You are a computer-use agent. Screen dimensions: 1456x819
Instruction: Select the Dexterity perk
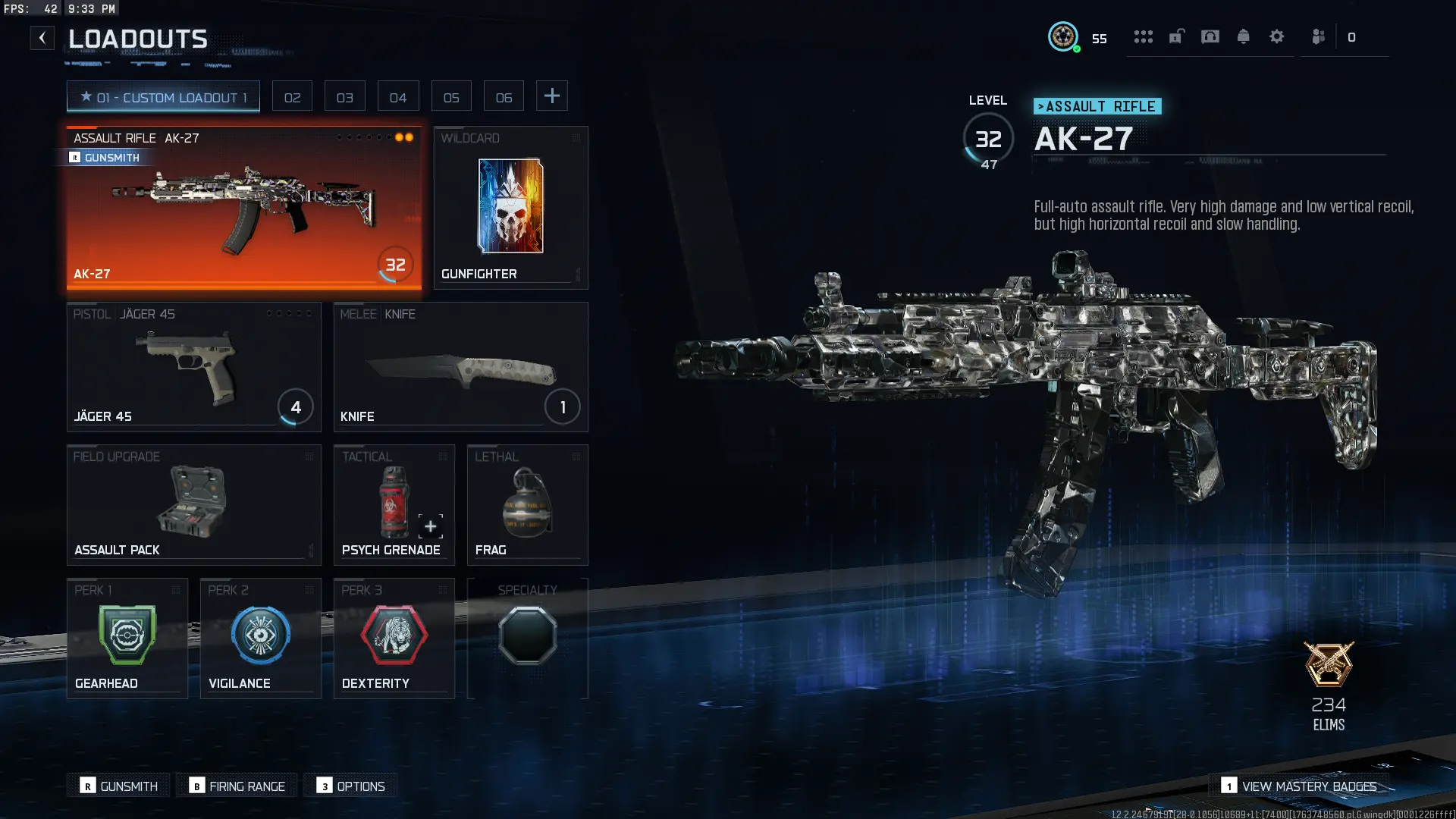394,637
